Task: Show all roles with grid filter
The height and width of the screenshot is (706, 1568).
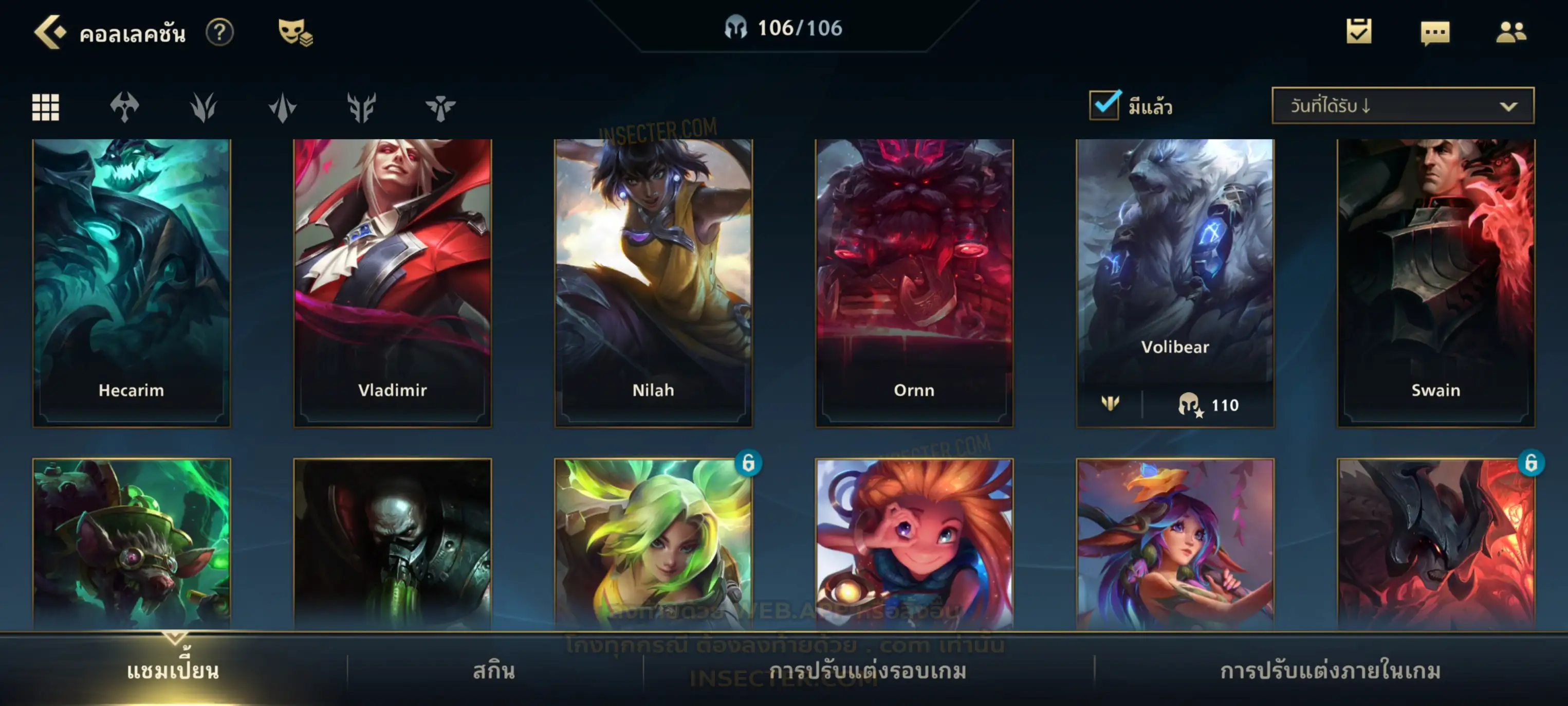Action: pyautogui.click(x=46, y=107)
